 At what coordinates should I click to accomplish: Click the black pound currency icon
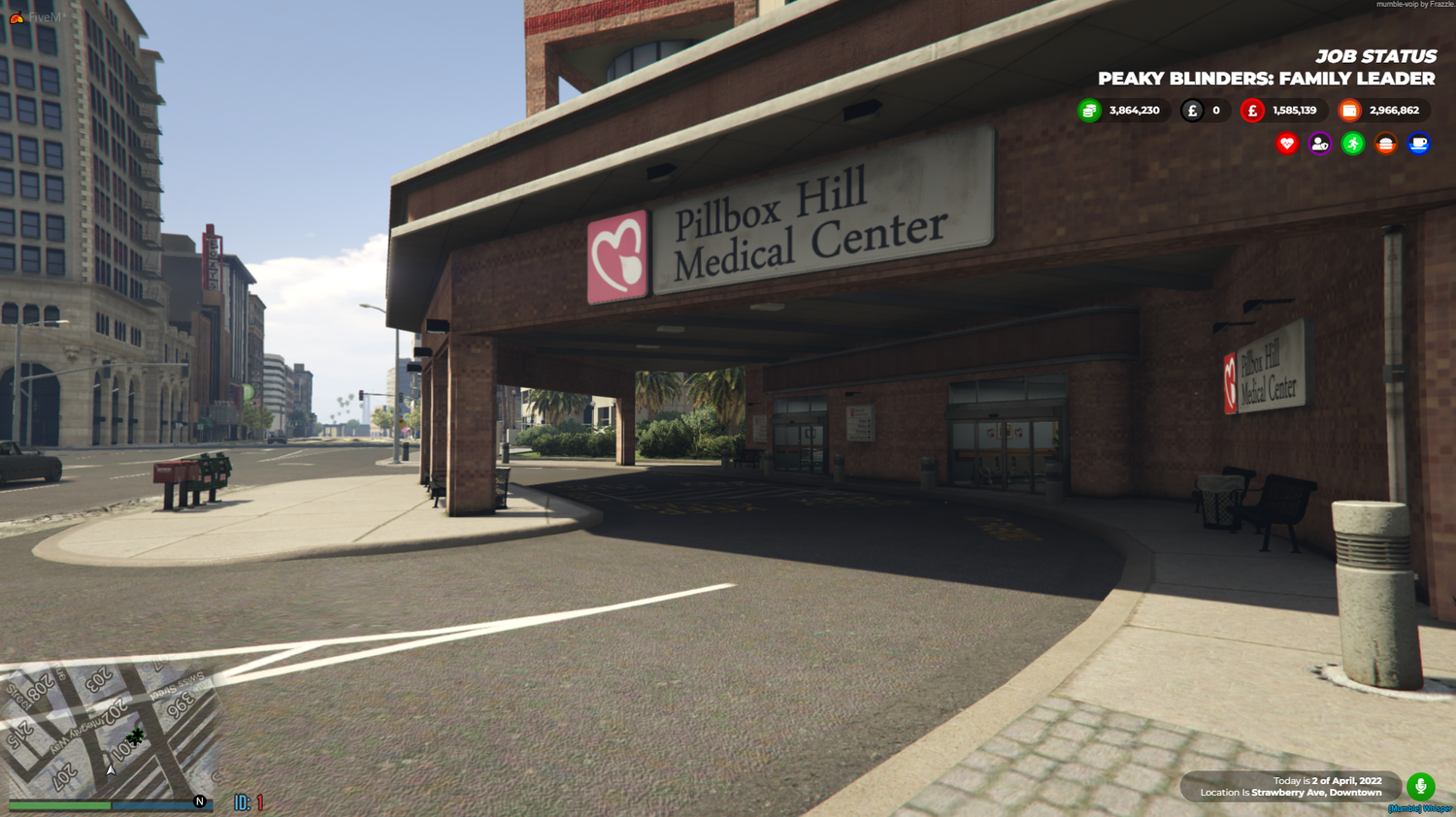(1192, 110)
